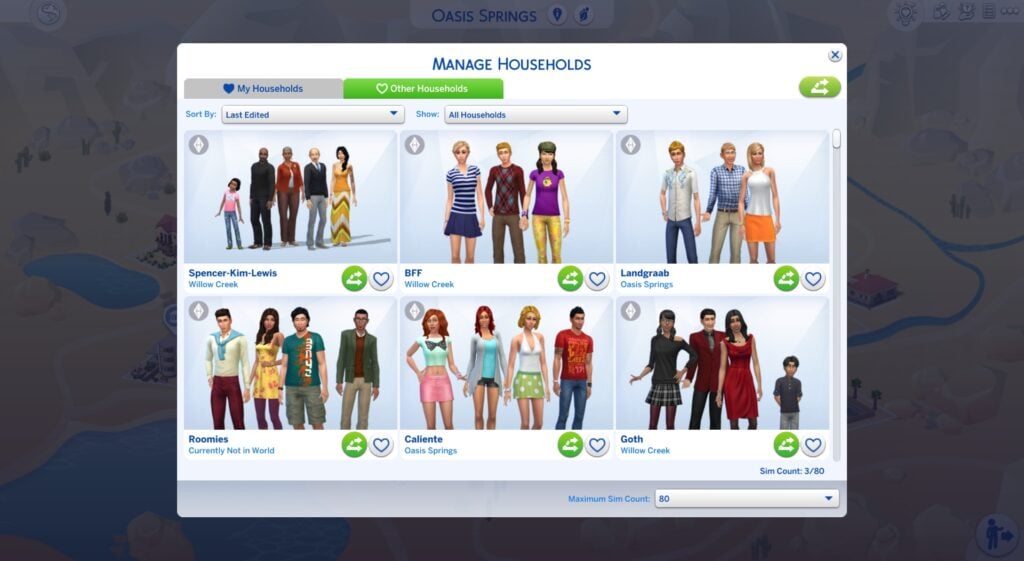Select the Caliente household thumbnail
The image size is (1024, 561).
pyautogui.click(x=506, y=364)
